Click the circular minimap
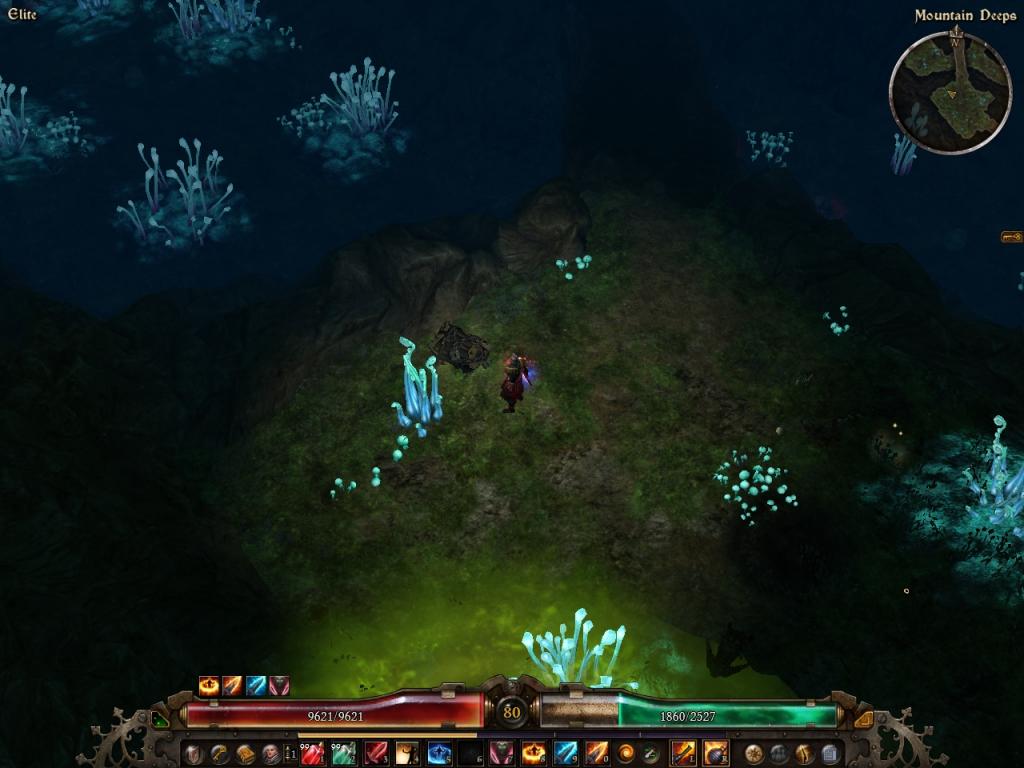 [950, 92]
